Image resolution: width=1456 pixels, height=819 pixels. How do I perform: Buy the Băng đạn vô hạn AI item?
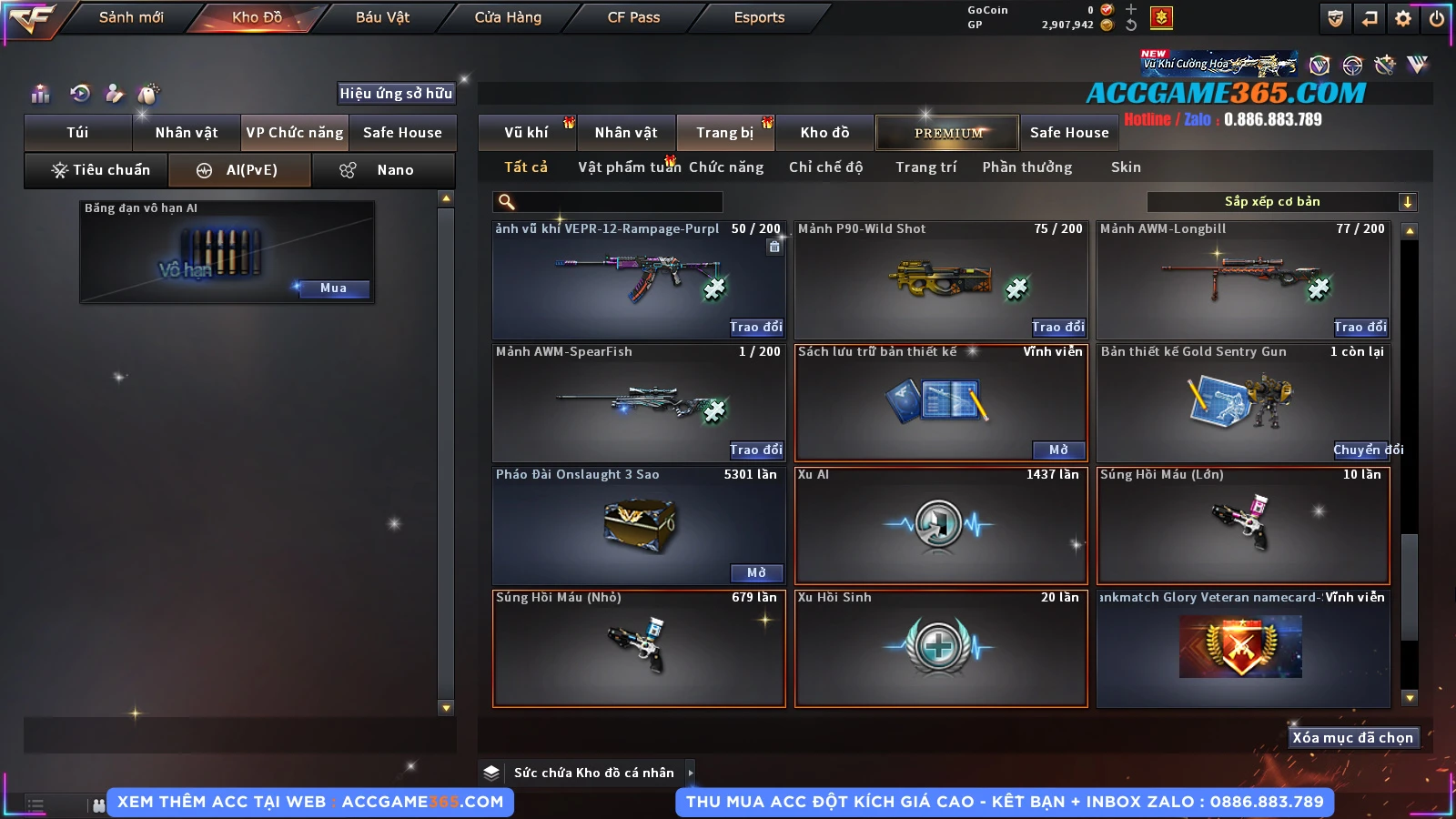[x=333, y=288]
